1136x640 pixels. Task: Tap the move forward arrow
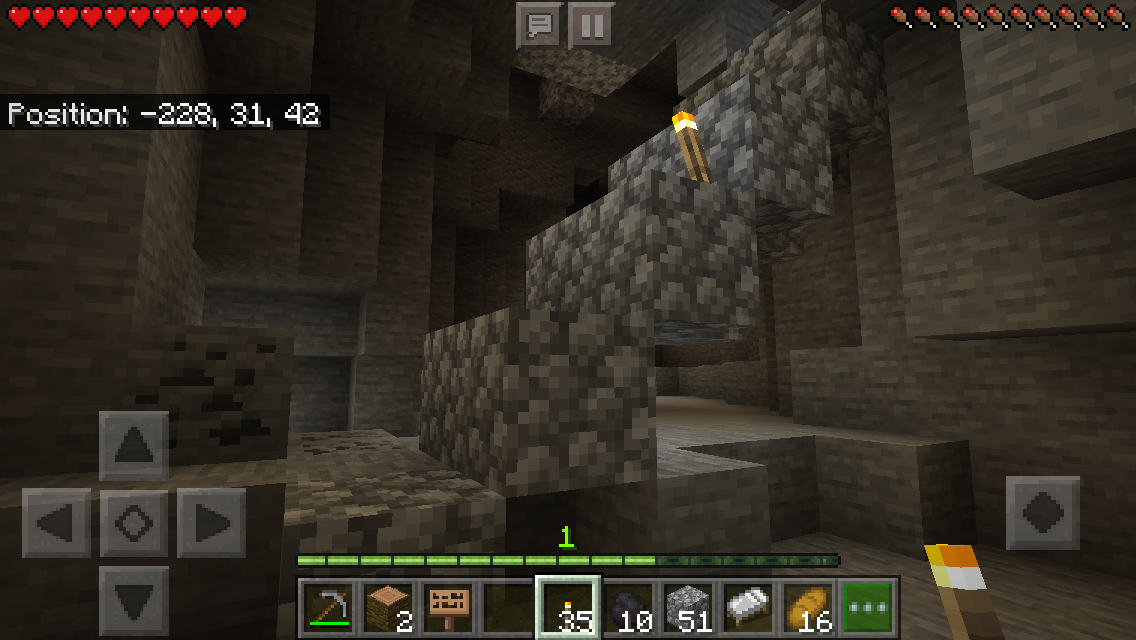coord(134,446)
